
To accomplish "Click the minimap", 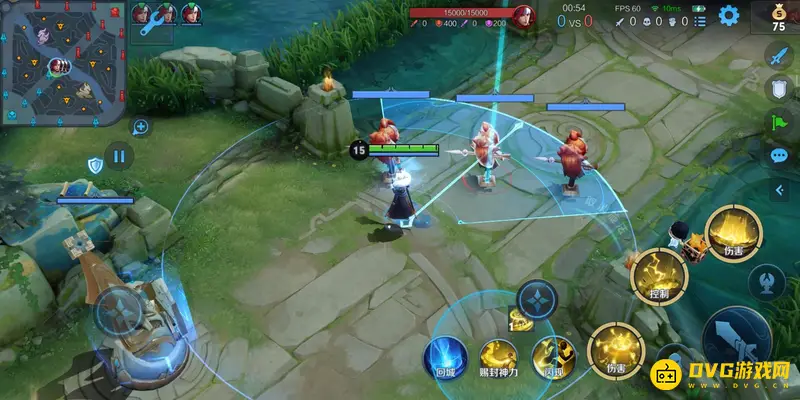I will pyautogui.click(x=62, y=64).
